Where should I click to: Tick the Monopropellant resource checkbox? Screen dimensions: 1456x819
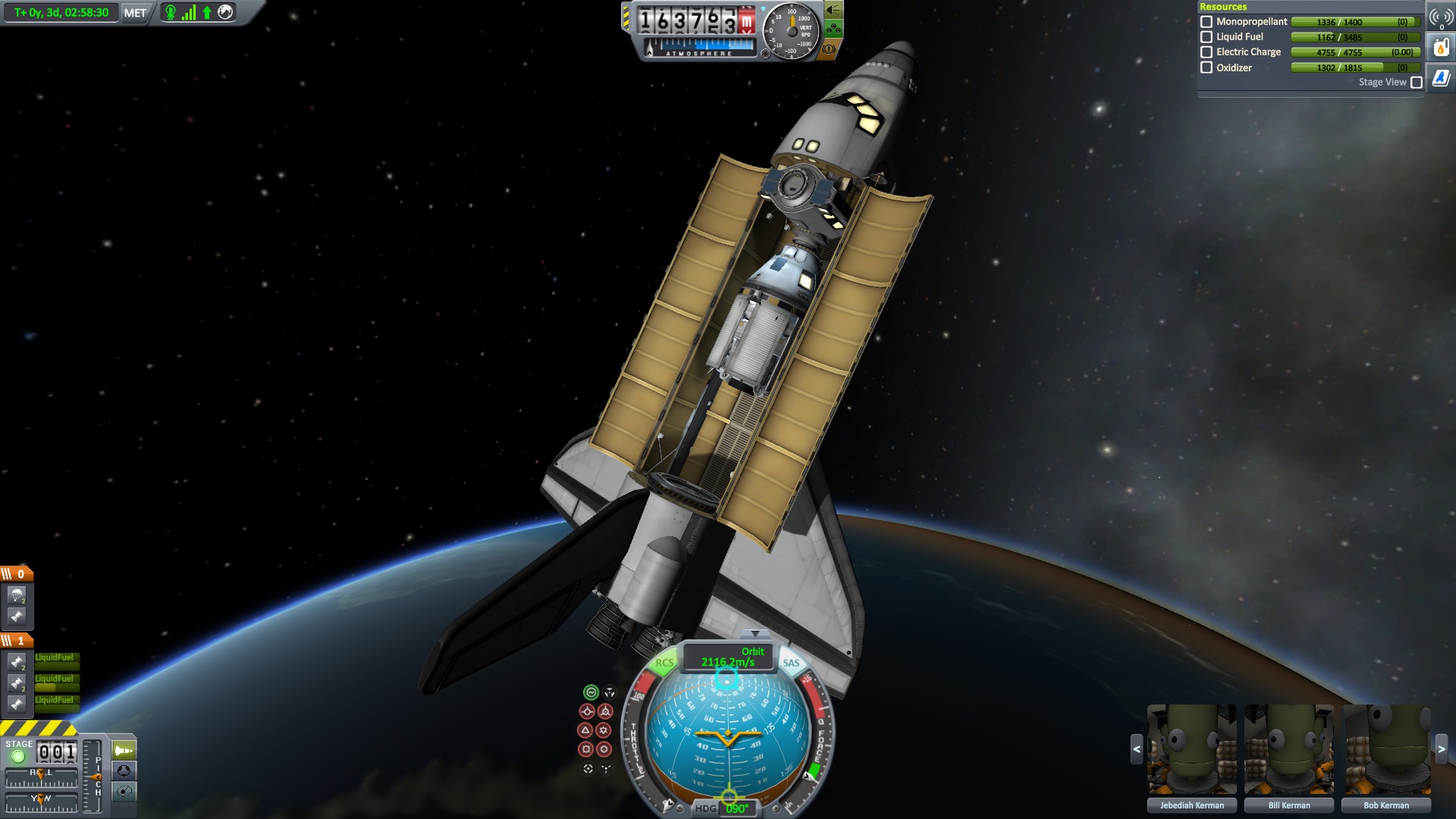click(x=1207, y=22)
